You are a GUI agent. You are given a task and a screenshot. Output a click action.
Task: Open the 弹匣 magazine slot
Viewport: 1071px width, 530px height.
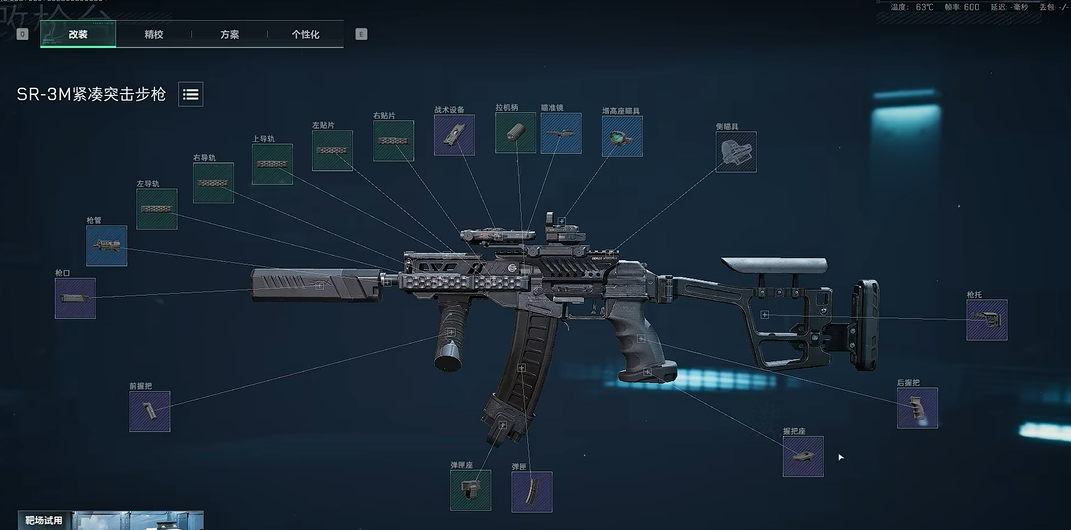coord(531,491)
